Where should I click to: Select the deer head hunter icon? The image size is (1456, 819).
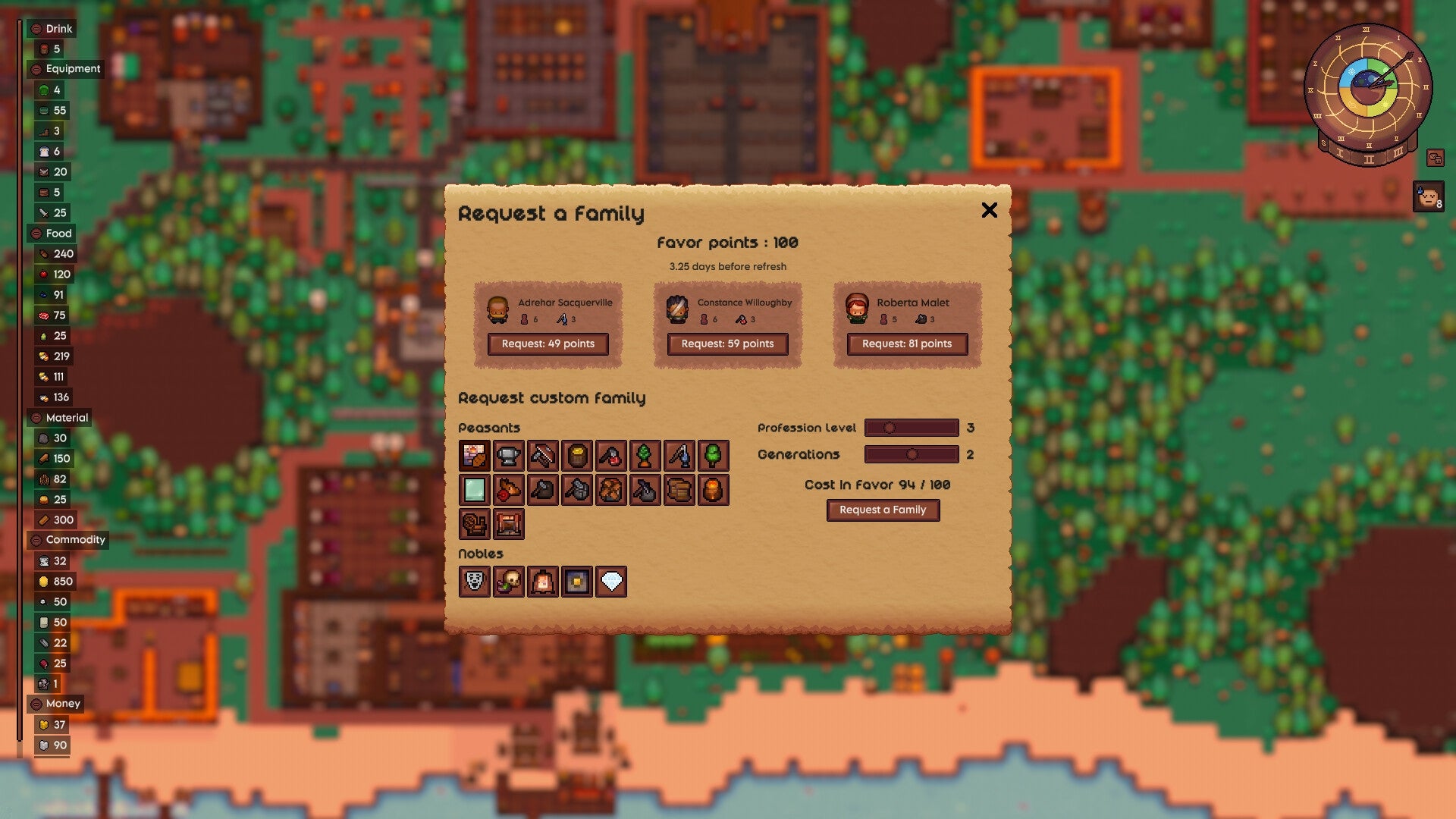[x=508, y=491]
